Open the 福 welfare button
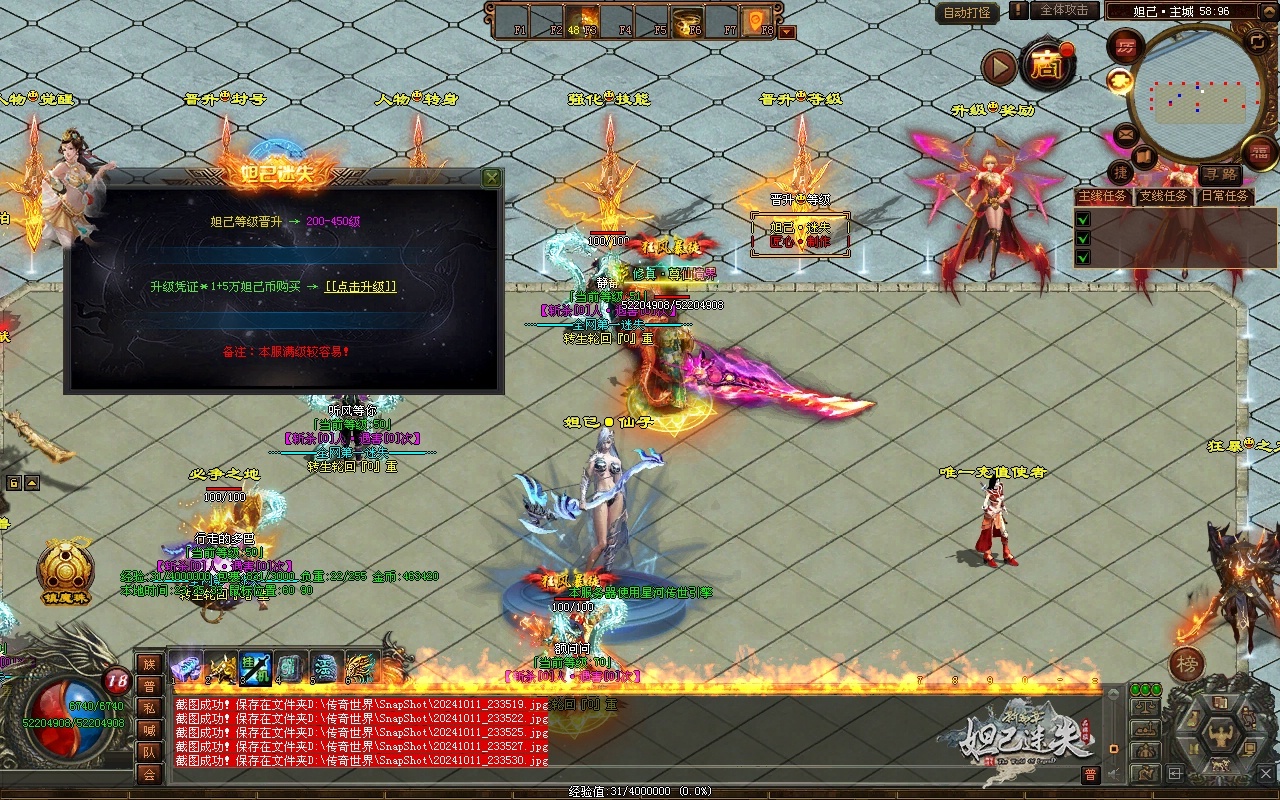This screenshot has width=1280, height=800. tap(1259, 152)
